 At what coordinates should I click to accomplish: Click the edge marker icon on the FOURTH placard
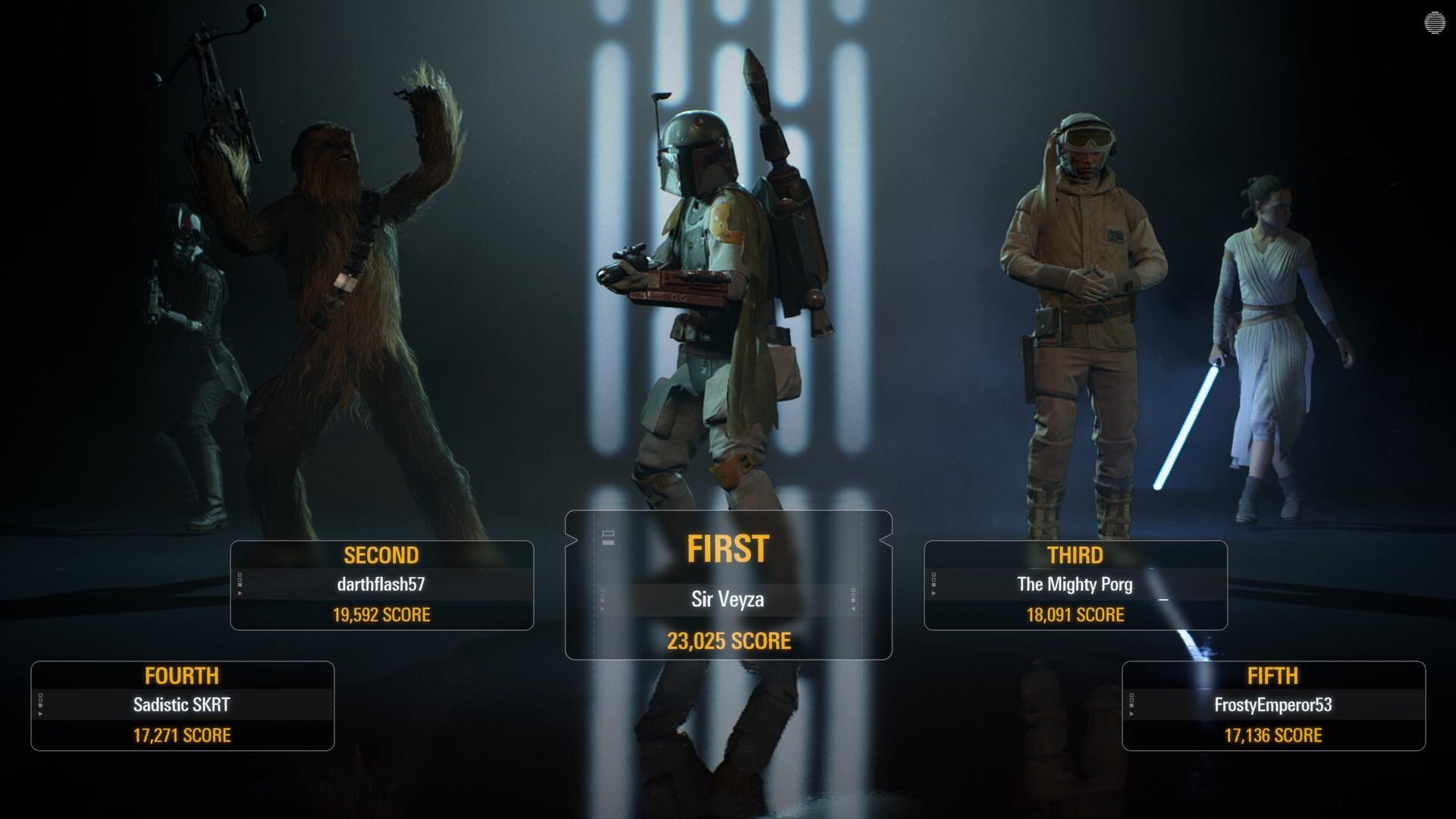pyautogui.click(x=41, y=705)
